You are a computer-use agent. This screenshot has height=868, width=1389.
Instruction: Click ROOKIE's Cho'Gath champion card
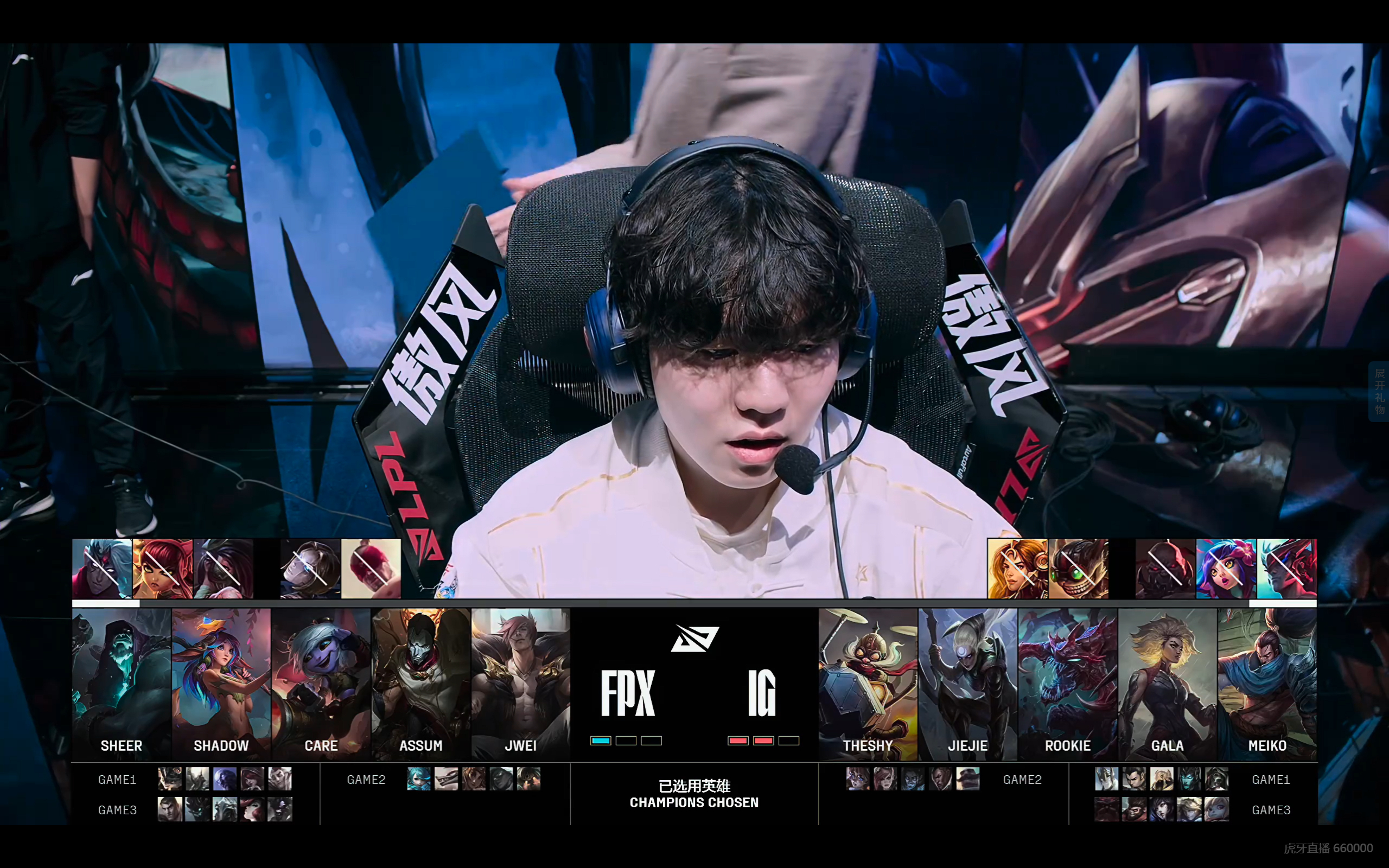click(x=1068, y=683)
